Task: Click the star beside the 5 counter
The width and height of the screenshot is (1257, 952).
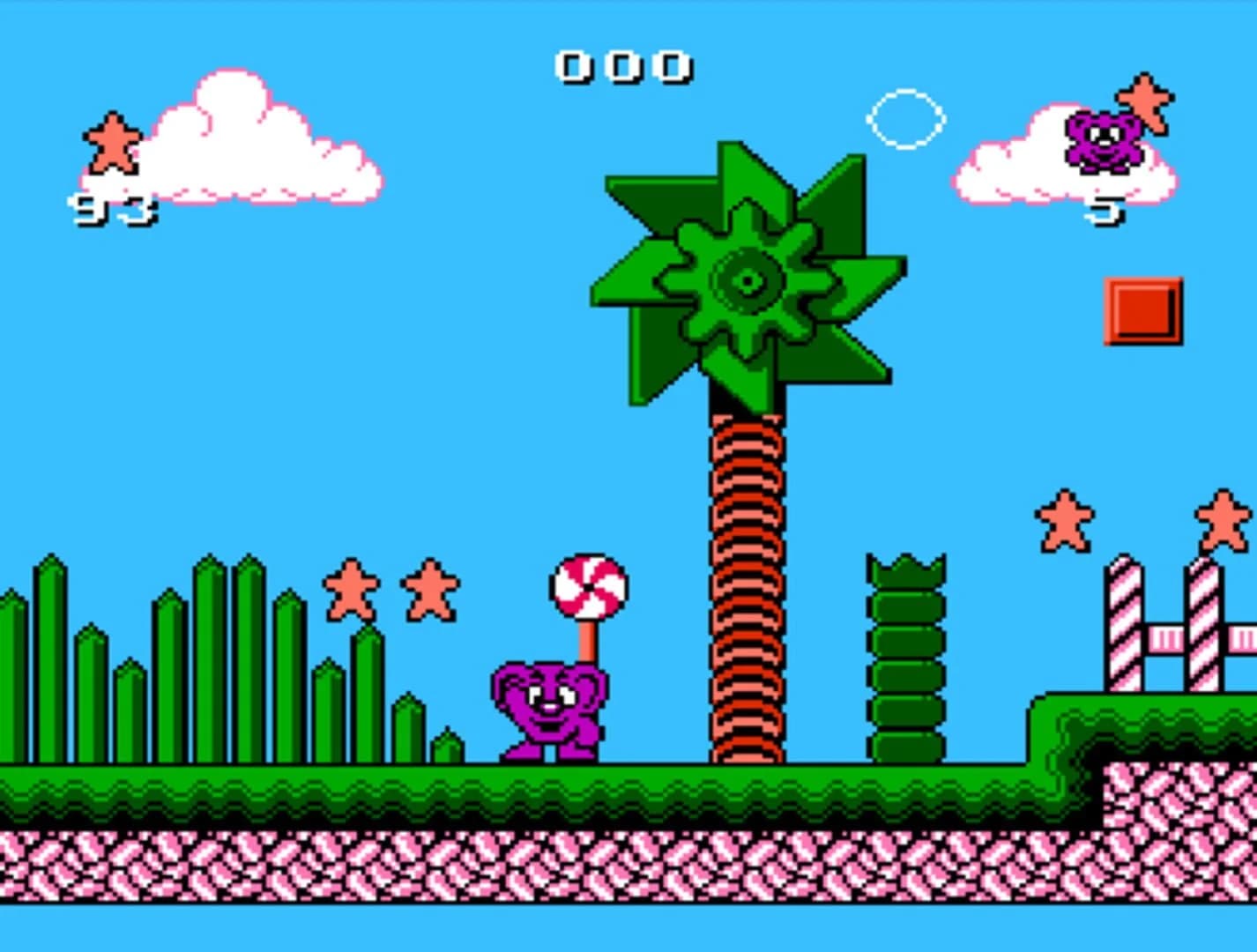Action: [1142, 101]
